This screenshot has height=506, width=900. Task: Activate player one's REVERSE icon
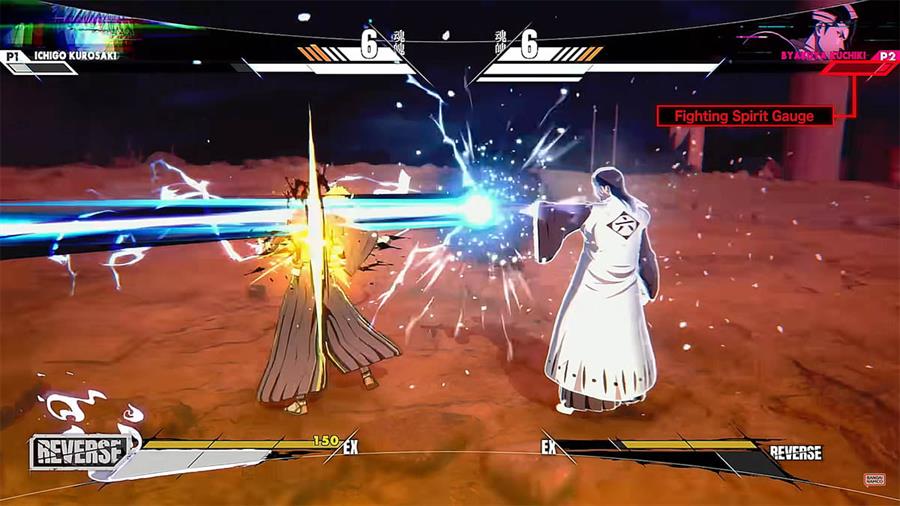[x=79, y=451]
